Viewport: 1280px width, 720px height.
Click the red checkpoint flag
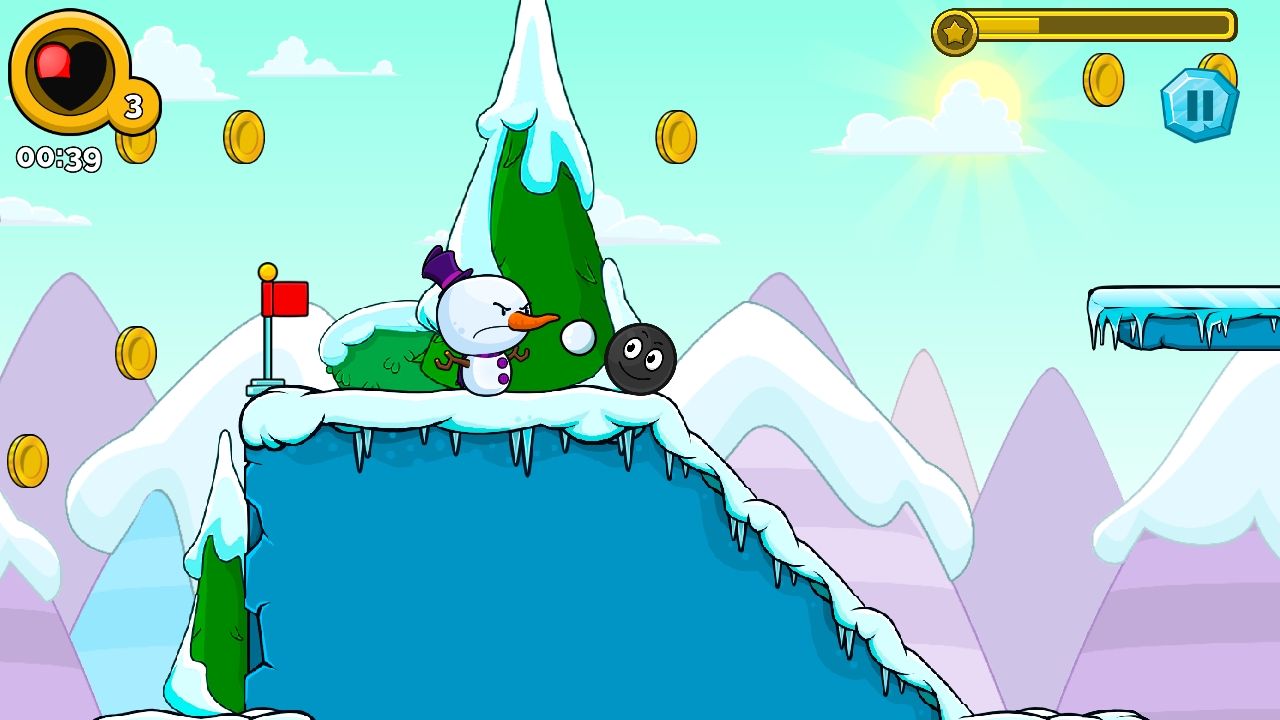[283, 298]
